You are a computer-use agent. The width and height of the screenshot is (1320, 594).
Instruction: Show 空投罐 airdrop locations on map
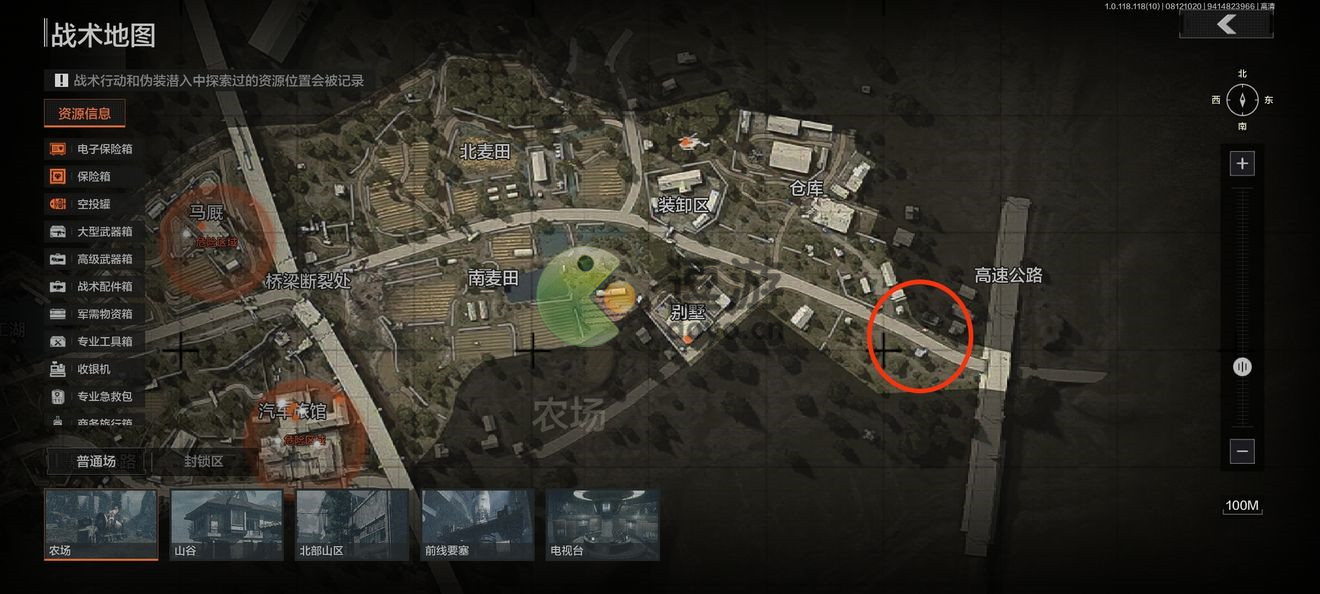point(92,204)
